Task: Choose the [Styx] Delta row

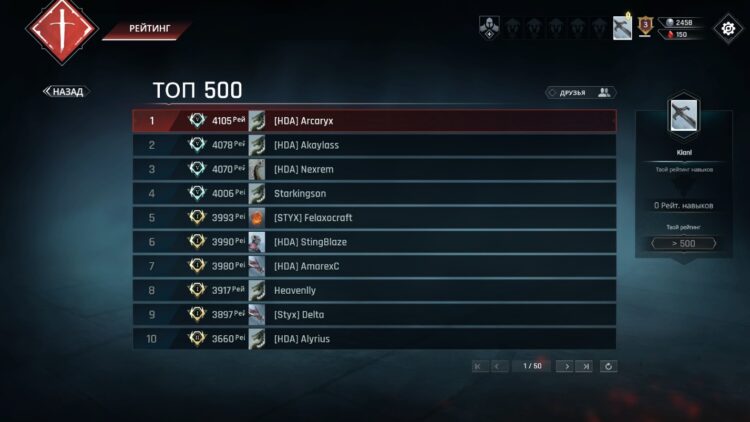Action: (x=374, y=315)
